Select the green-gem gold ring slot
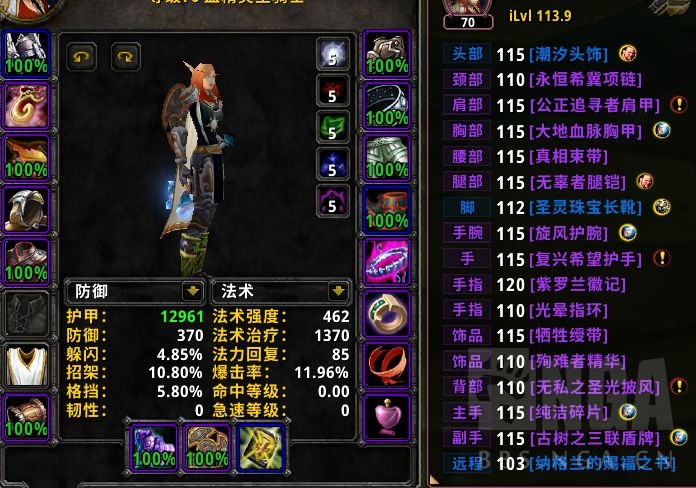Image resolution: width=696 pixels, height=488 pixels. click(x=387, y=313)
